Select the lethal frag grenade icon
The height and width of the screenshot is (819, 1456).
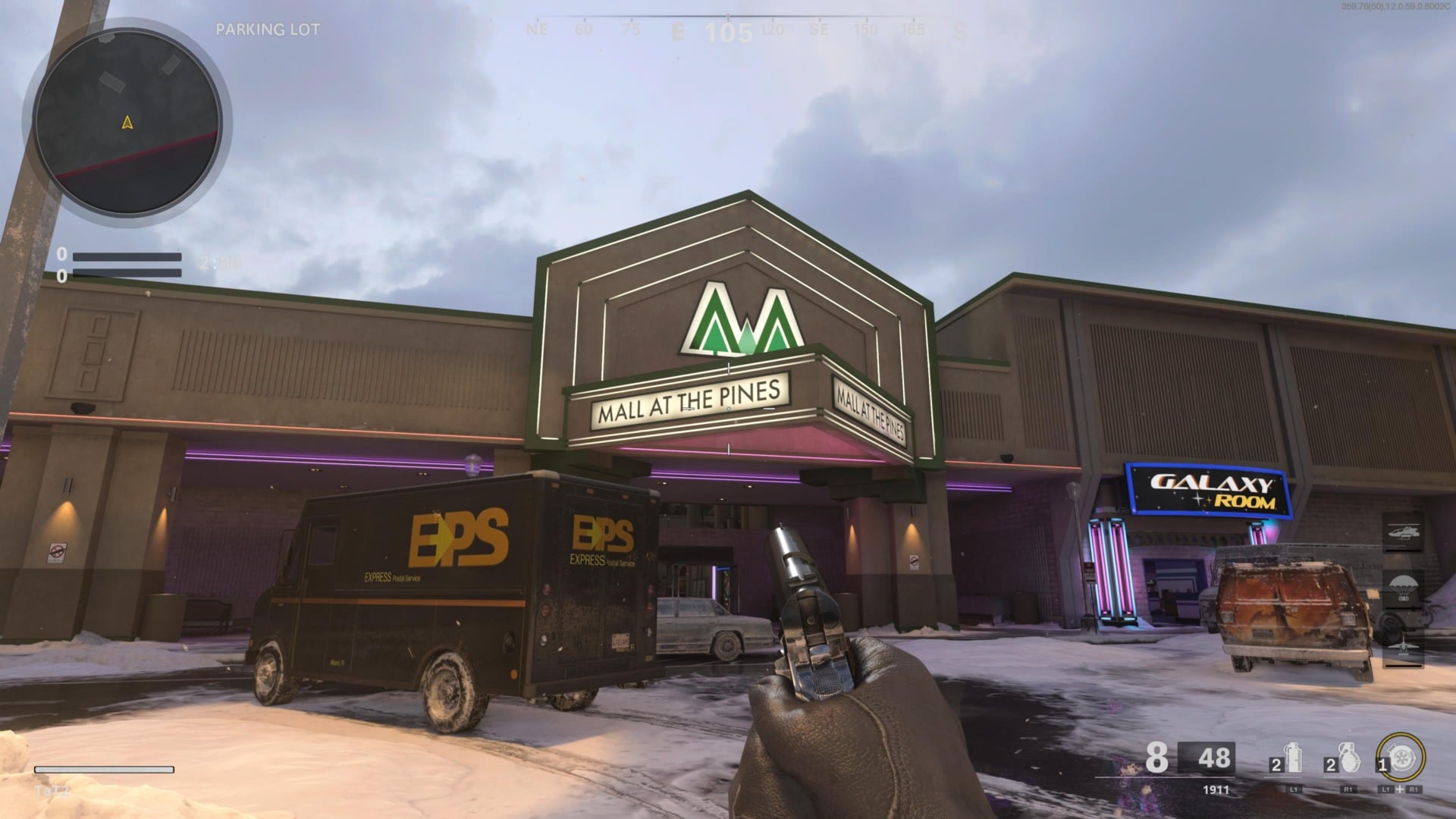1348,758
